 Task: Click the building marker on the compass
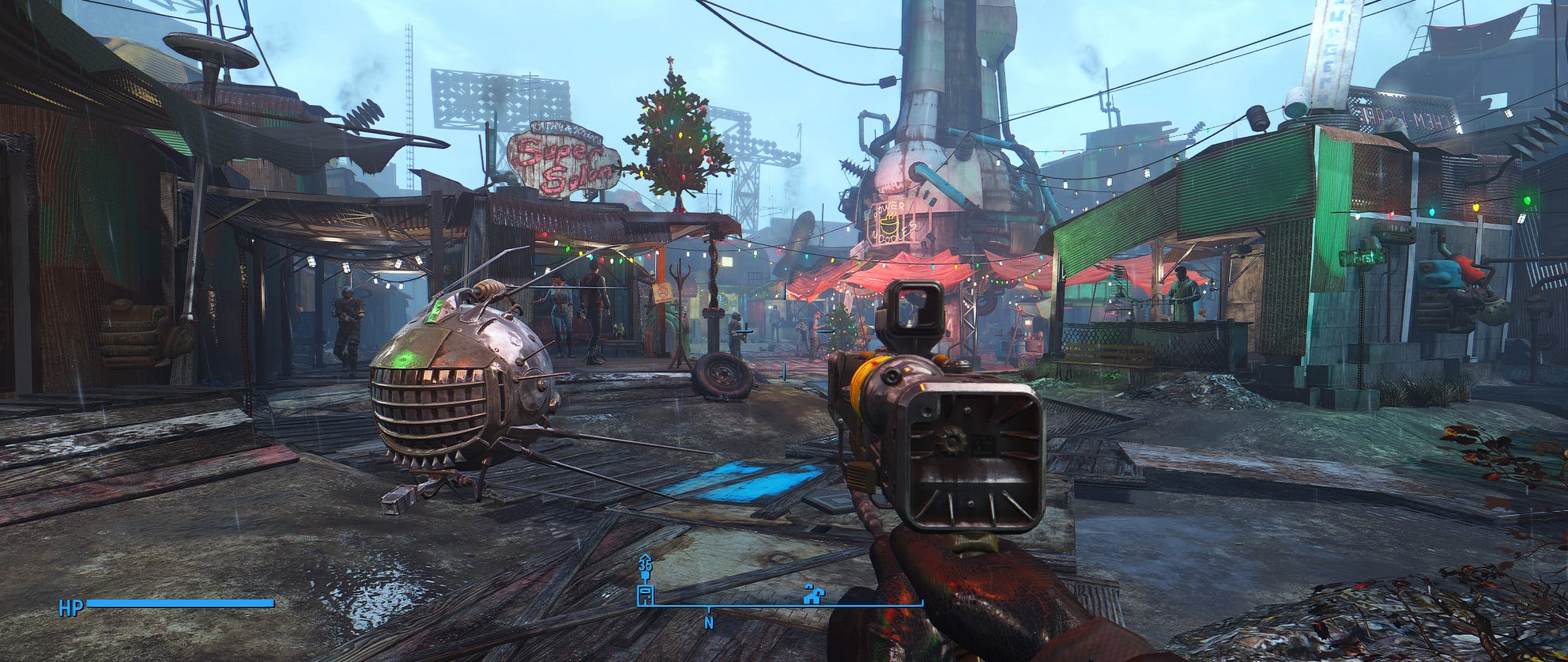pos(646,594)
